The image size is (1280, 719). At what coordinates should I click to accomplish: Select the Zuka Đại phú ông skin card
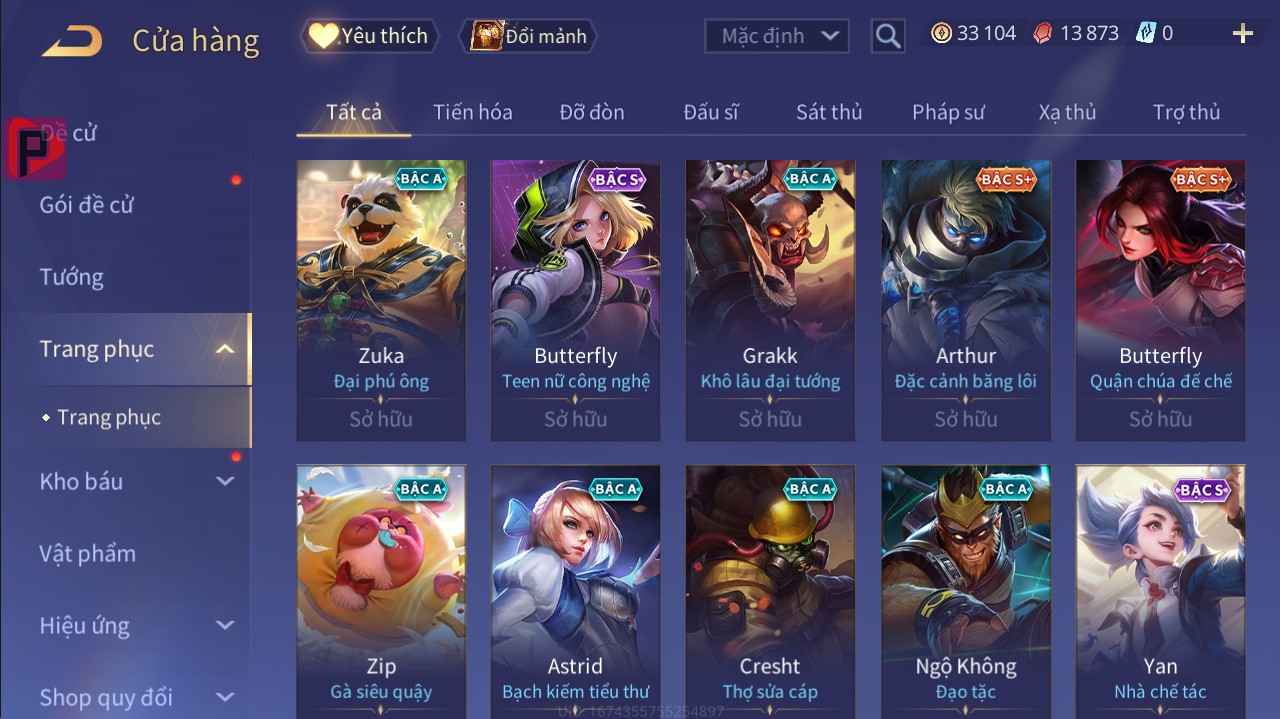coord(381,300)
